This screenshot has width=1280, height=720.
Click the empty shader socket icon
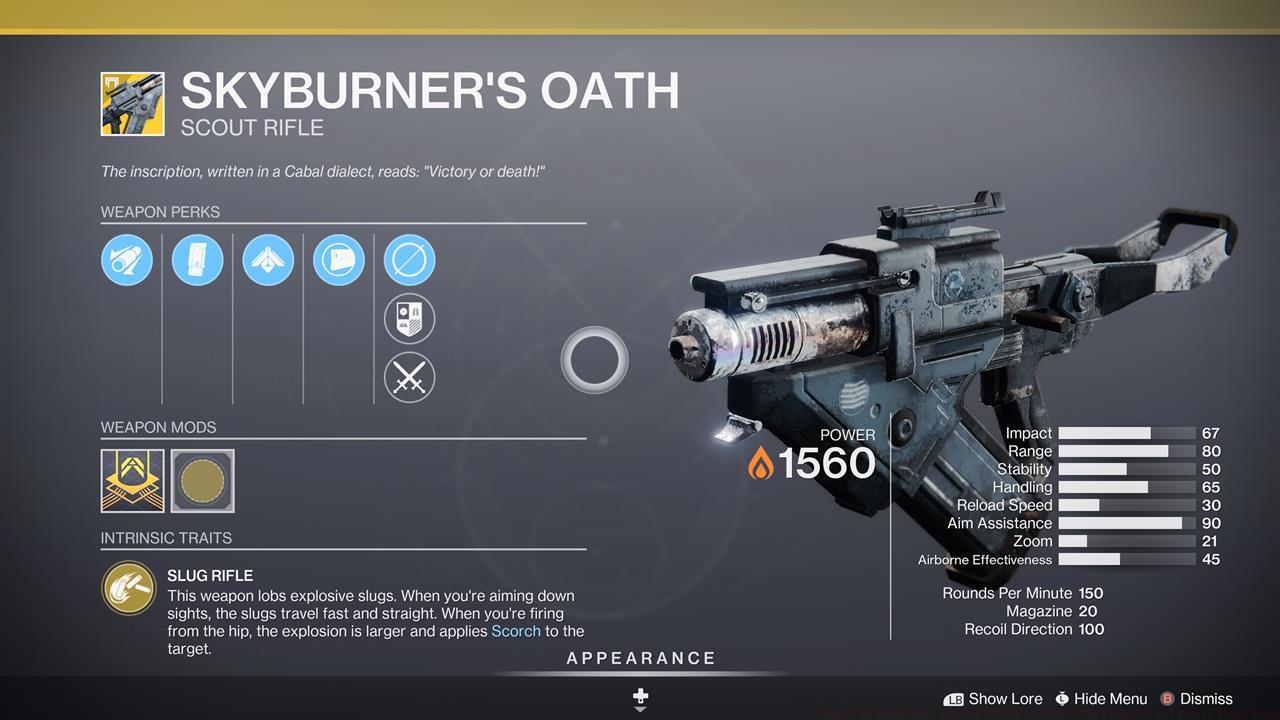[409, 259]
